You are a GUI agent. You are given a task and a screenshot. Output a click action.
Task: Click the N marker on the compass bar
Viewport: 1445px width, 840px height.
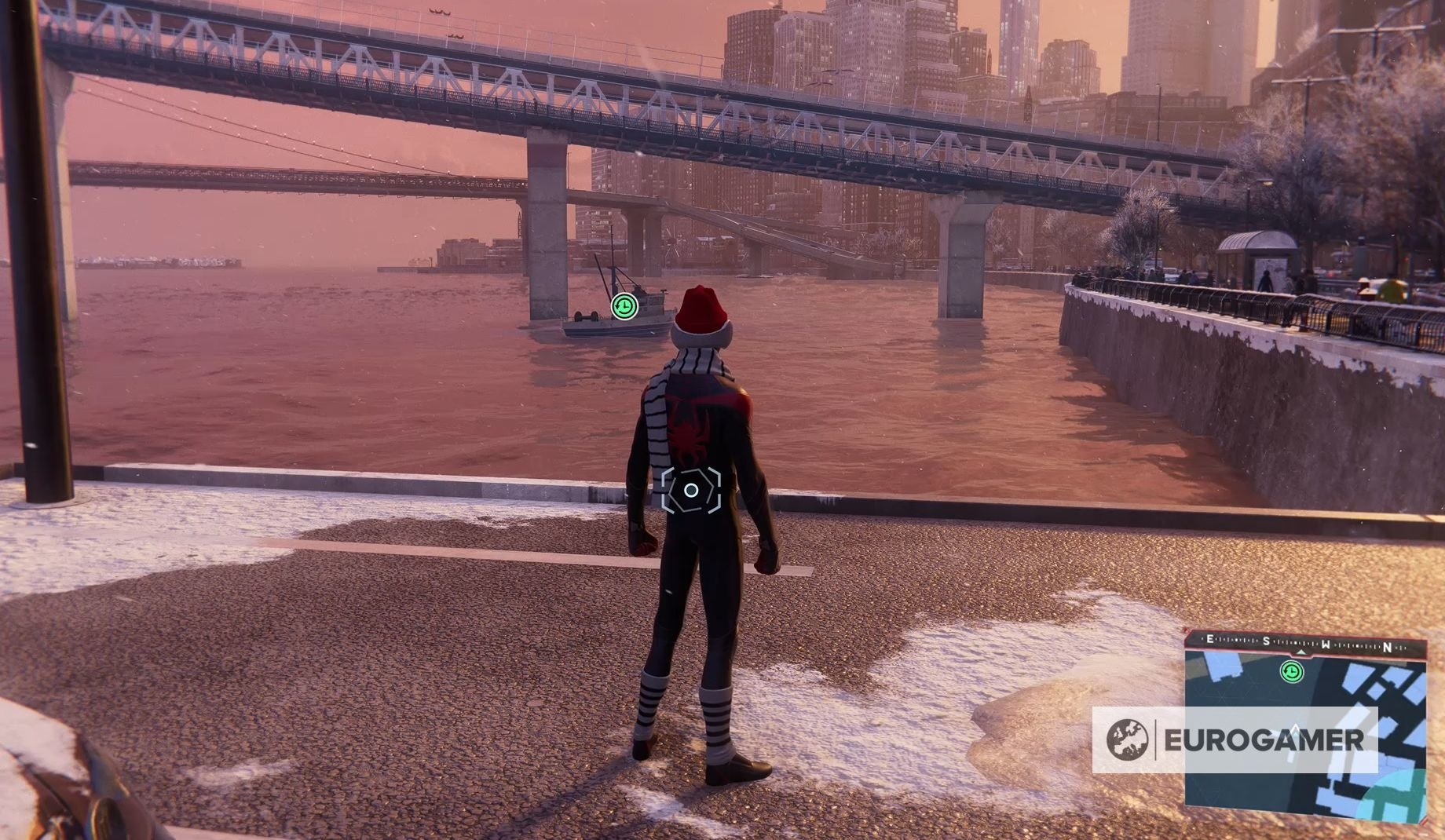1388,647
